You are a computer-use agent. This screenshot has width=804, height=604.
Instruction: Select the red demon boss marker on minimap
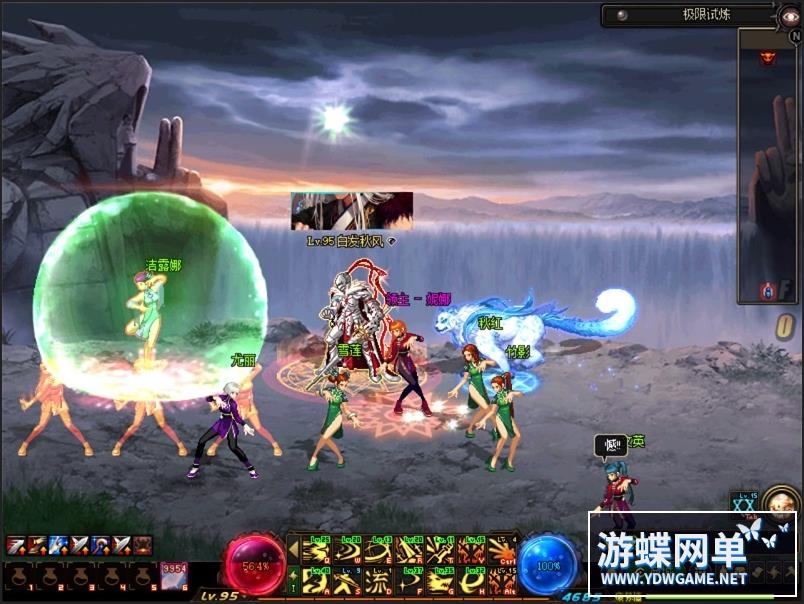coord(768,57)
